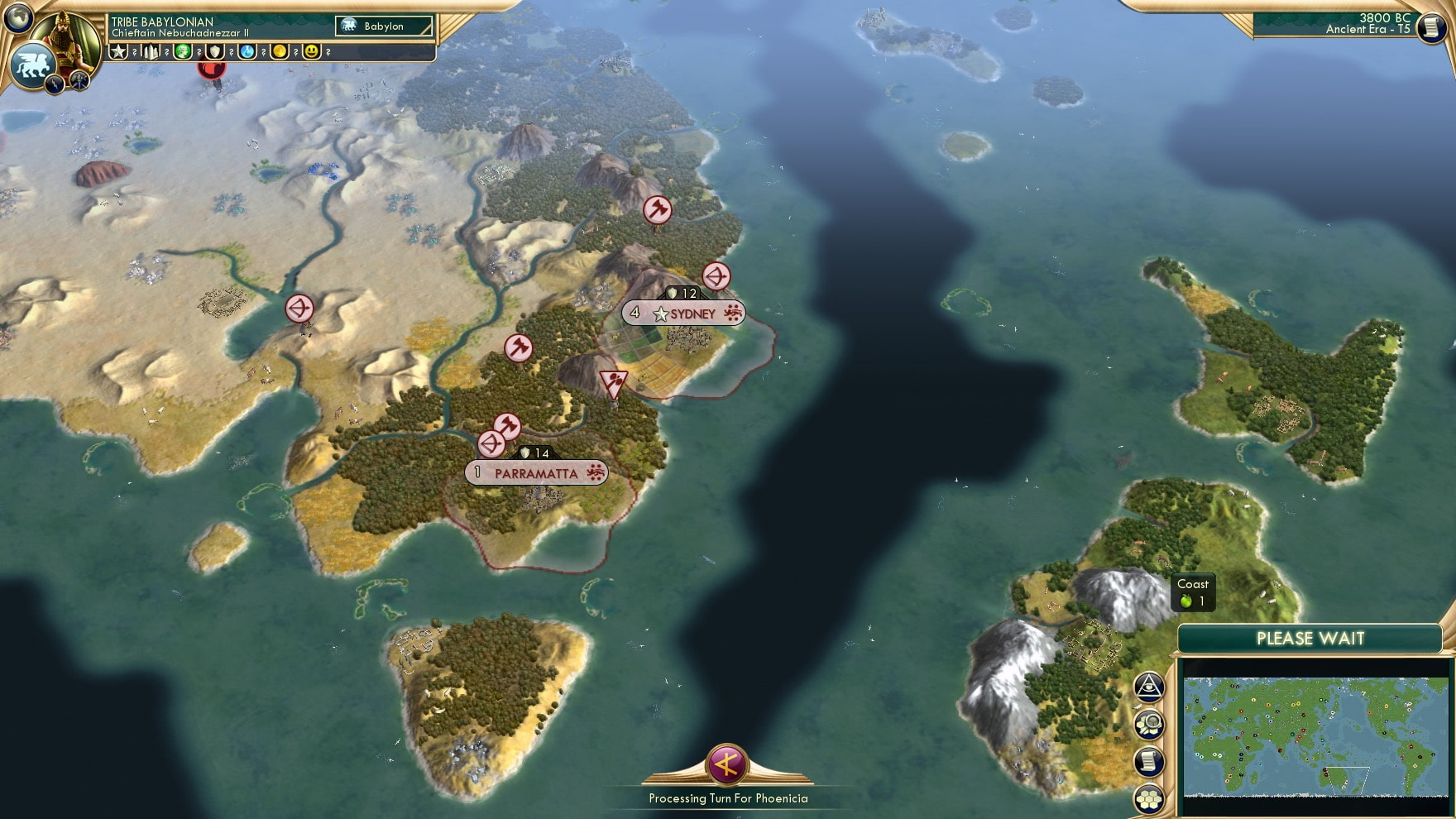Toggle Strategic View with the hexagon button

[1150, 799]
